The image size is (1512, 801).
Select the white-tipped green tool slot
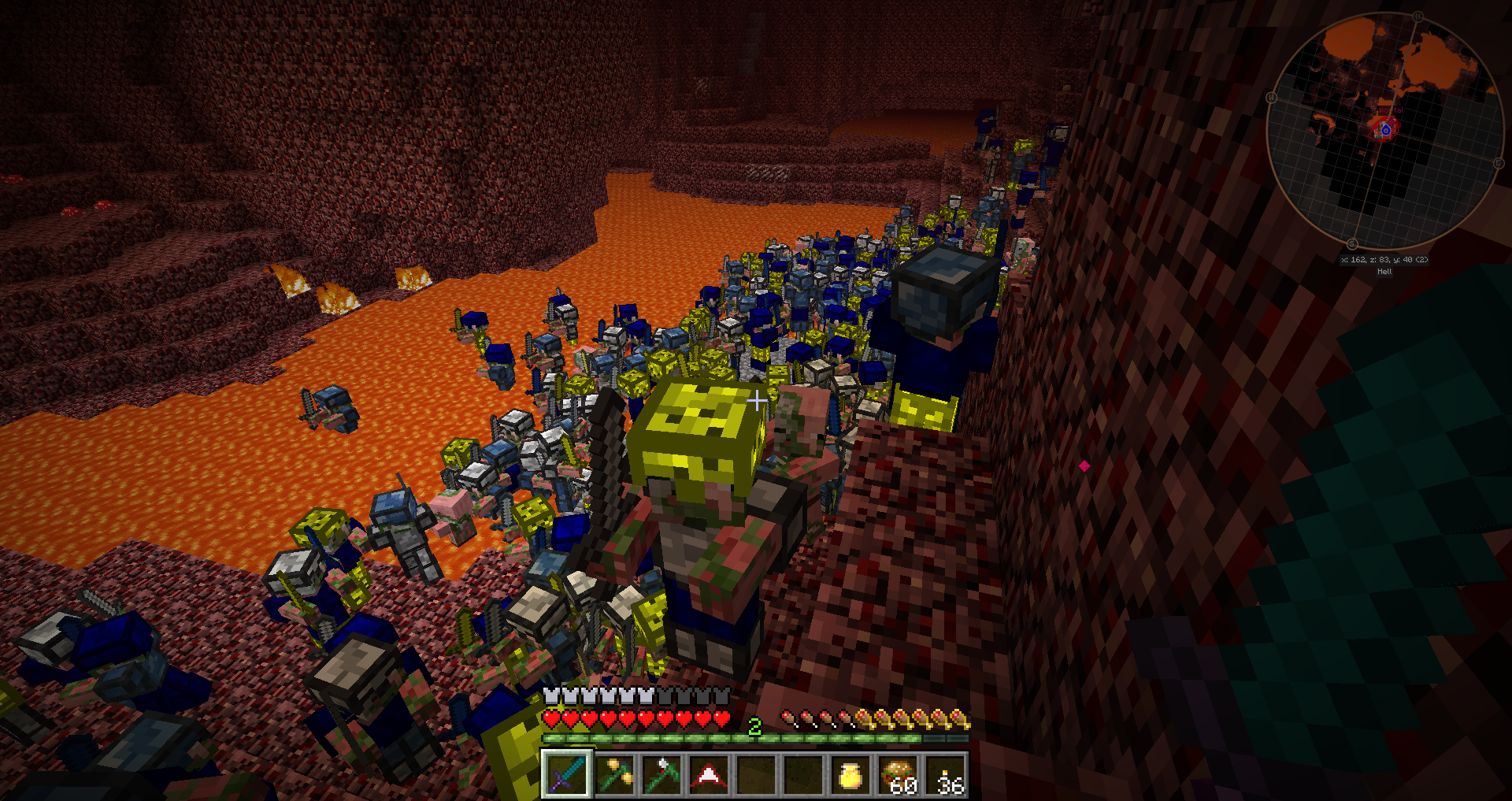(661, 774)
